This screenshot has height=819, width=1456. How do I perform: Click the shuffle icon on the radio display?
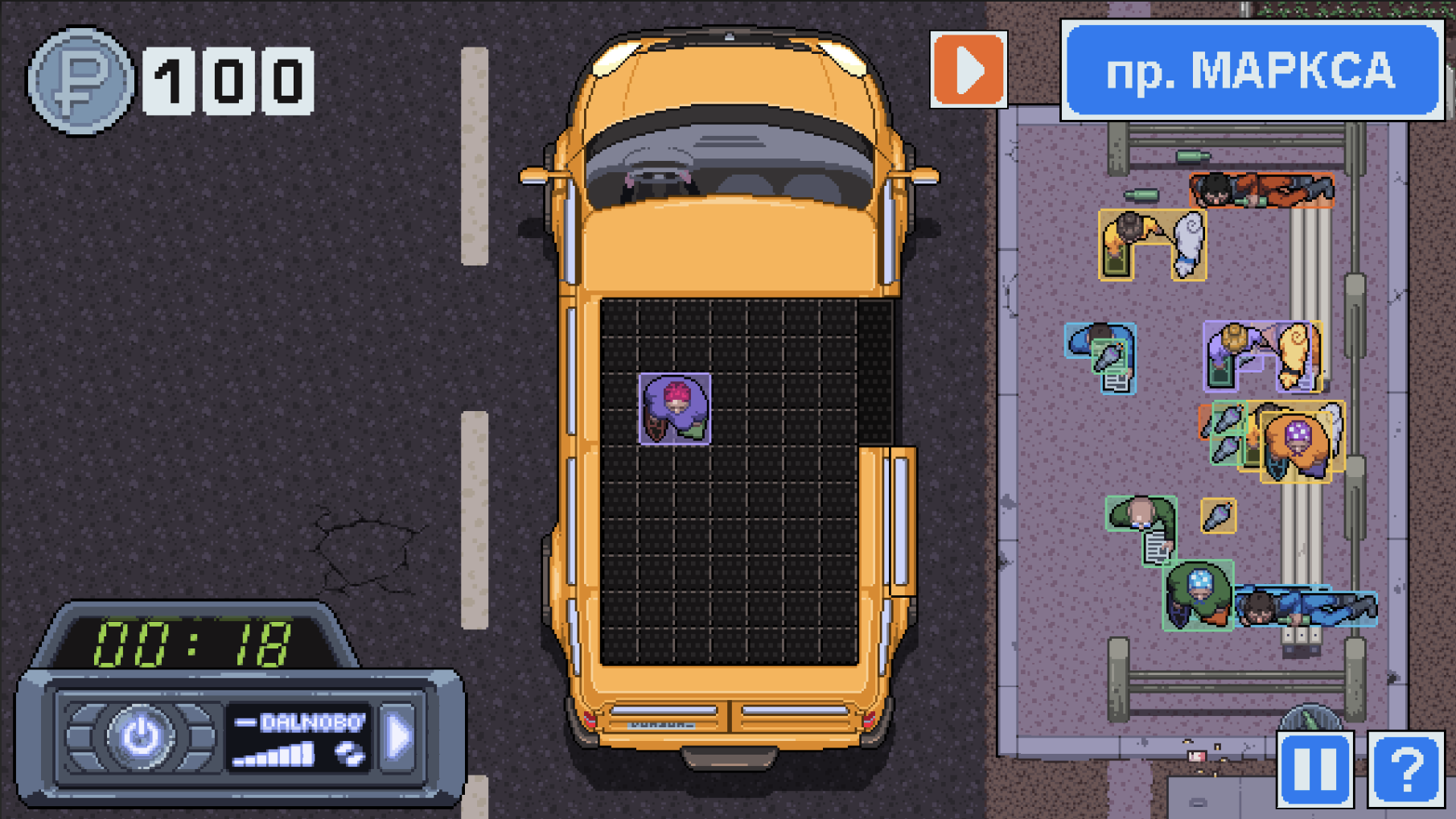click(x=348, y=753)
